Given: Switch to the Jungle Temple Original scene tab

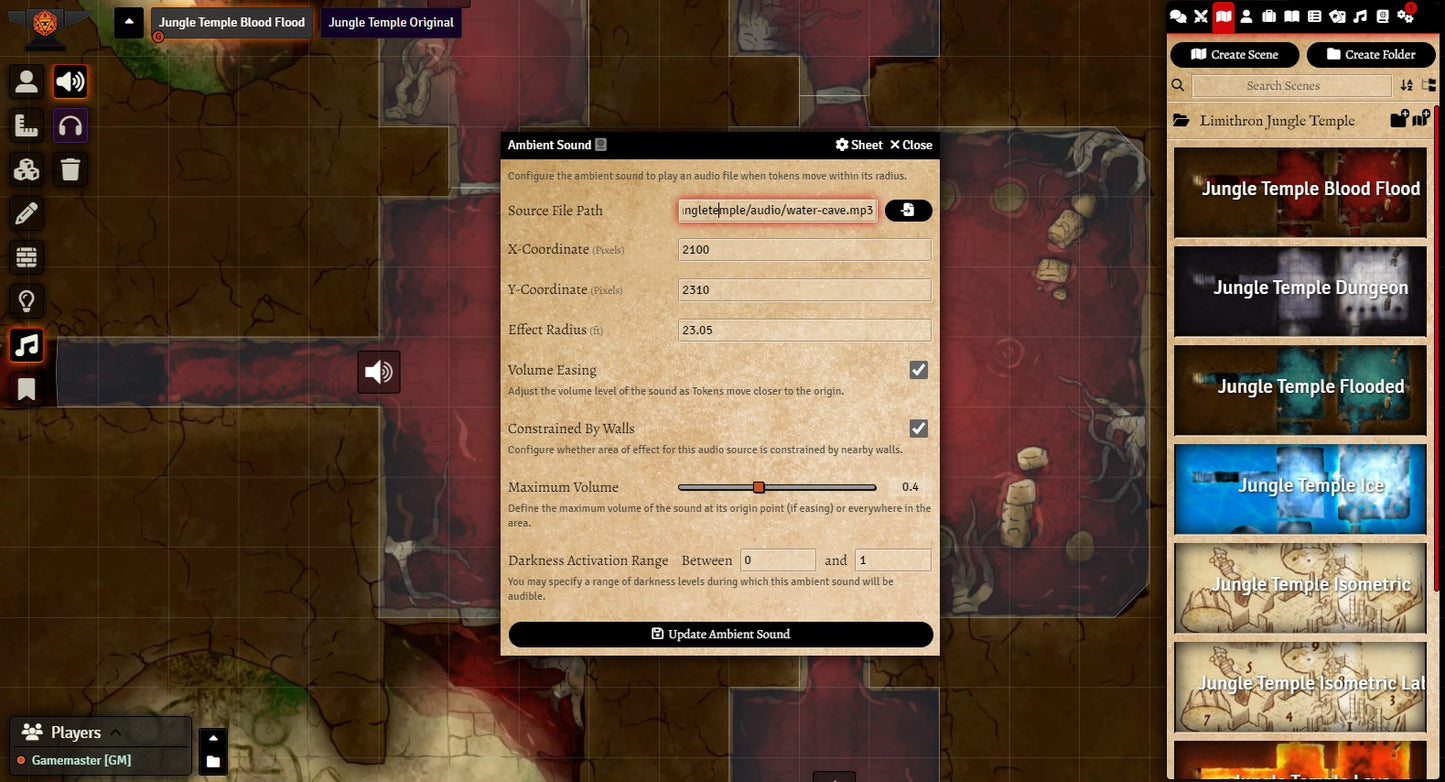Looking at the screenshot, I should pos(391,22).
